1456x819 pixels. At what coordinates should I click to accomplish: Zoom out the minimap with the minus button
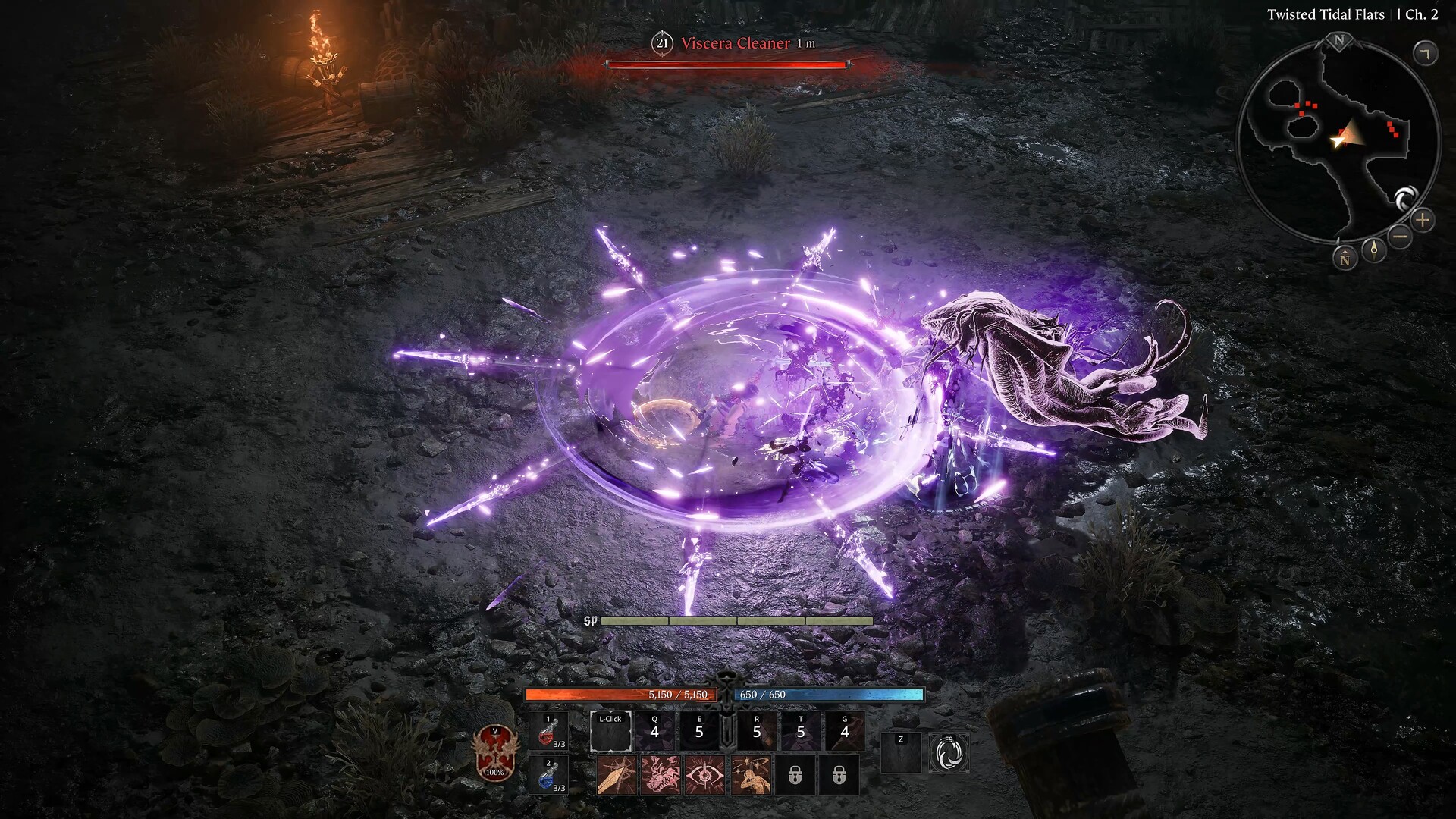coord(1398,237)
